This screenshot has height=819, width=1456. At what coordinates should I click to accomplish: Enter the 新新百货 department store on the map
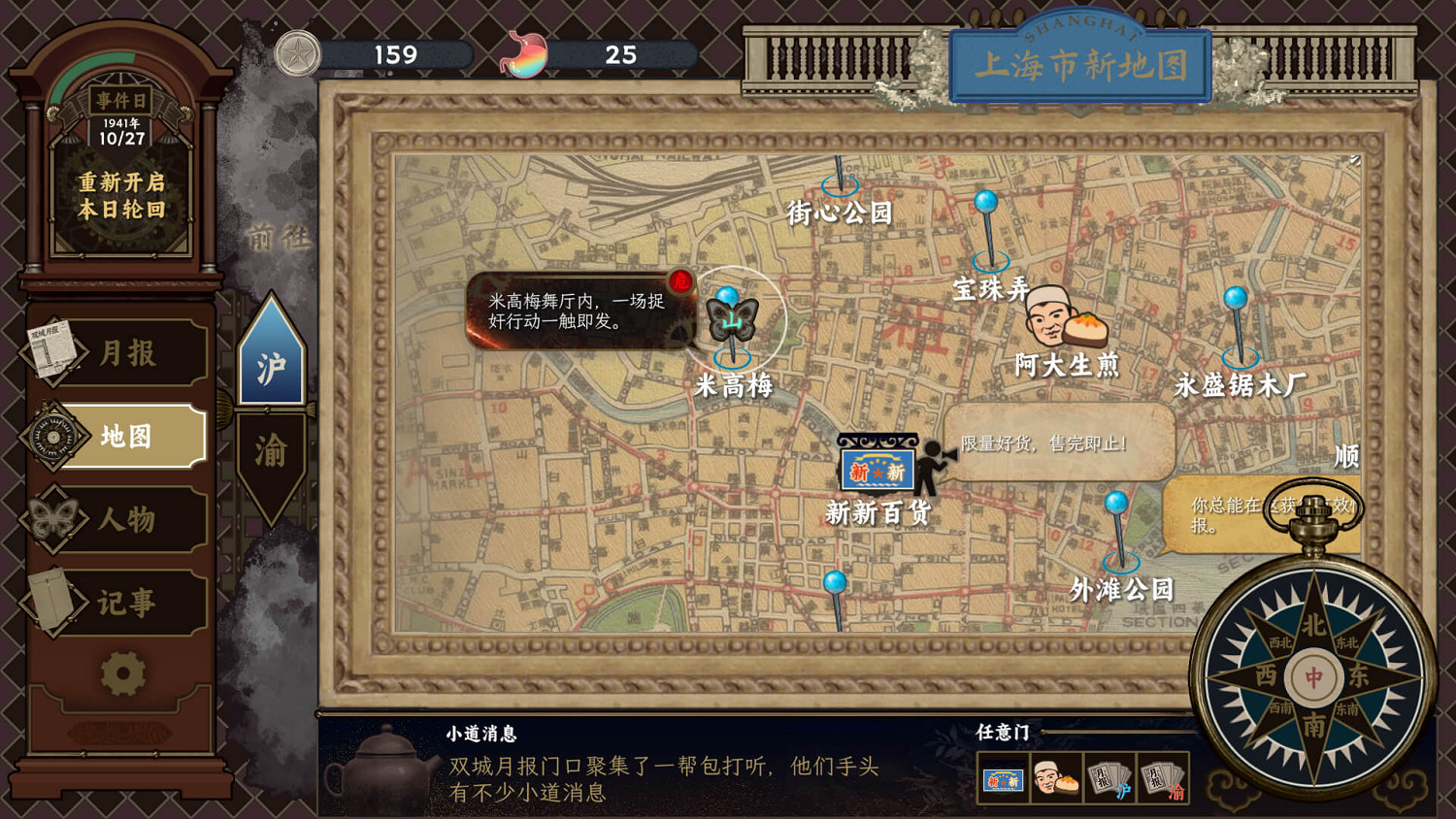point(877,471)
